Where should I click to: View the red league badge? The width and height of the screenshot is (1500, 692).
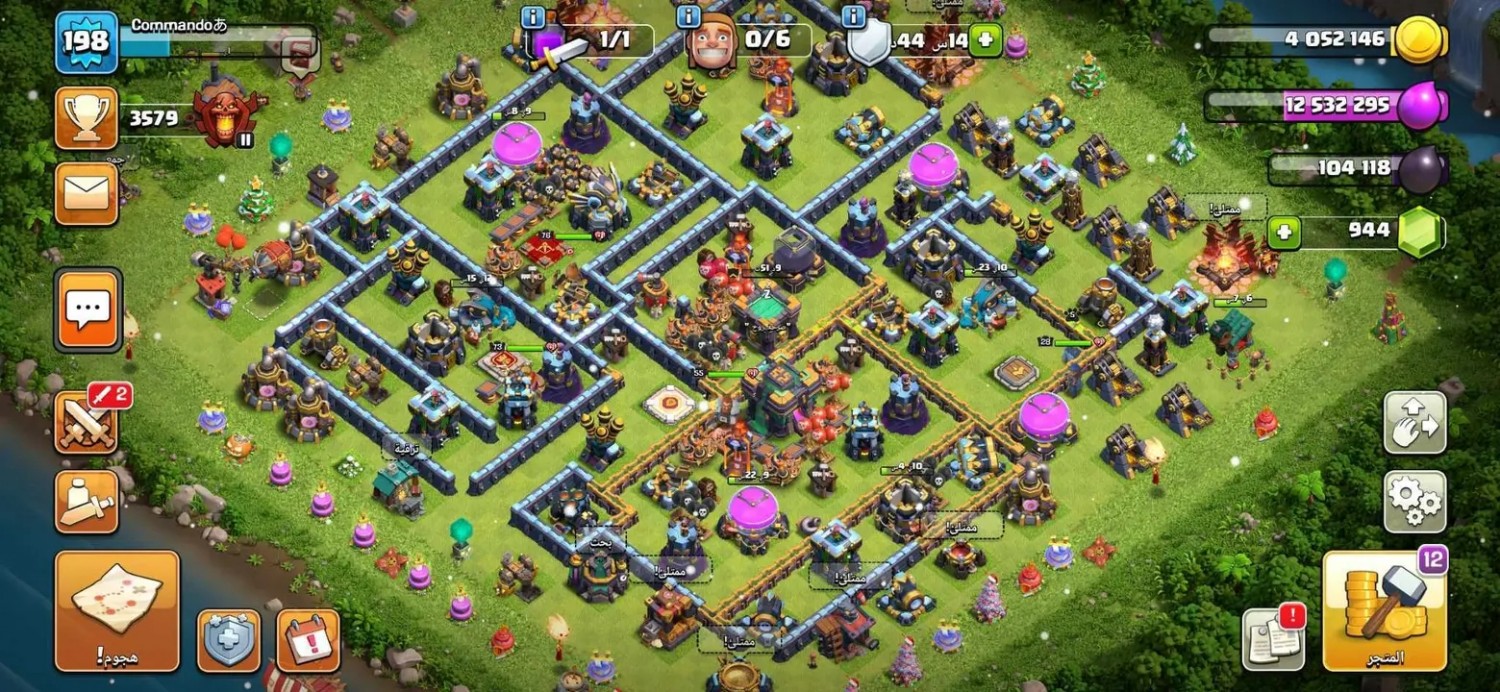tap(228, 110)
